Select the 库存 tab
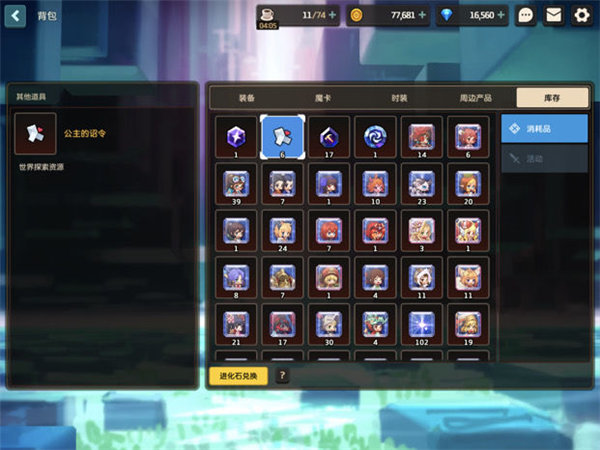This screenshot has width=600, height=450. point(551,97)
